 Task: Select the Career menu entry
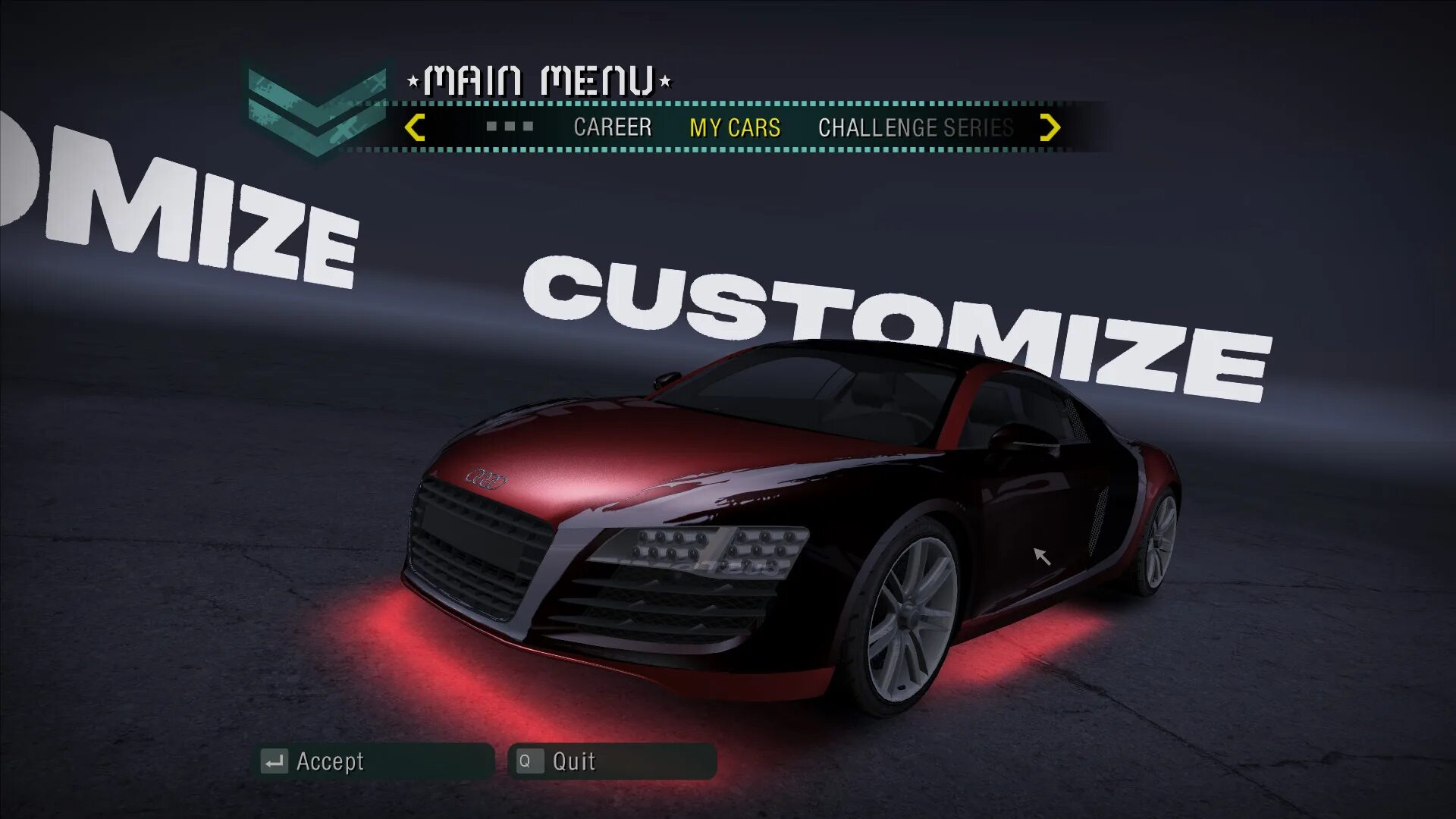[612, 127]
